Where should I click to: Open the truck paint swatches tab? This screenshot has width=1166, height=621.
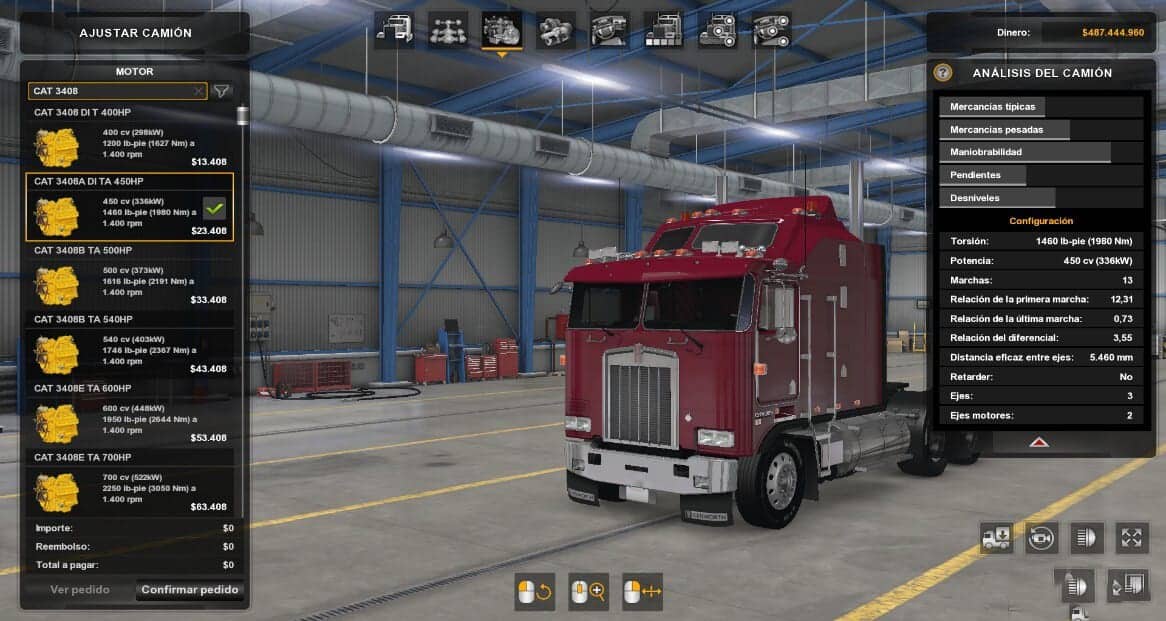point(663,30)
